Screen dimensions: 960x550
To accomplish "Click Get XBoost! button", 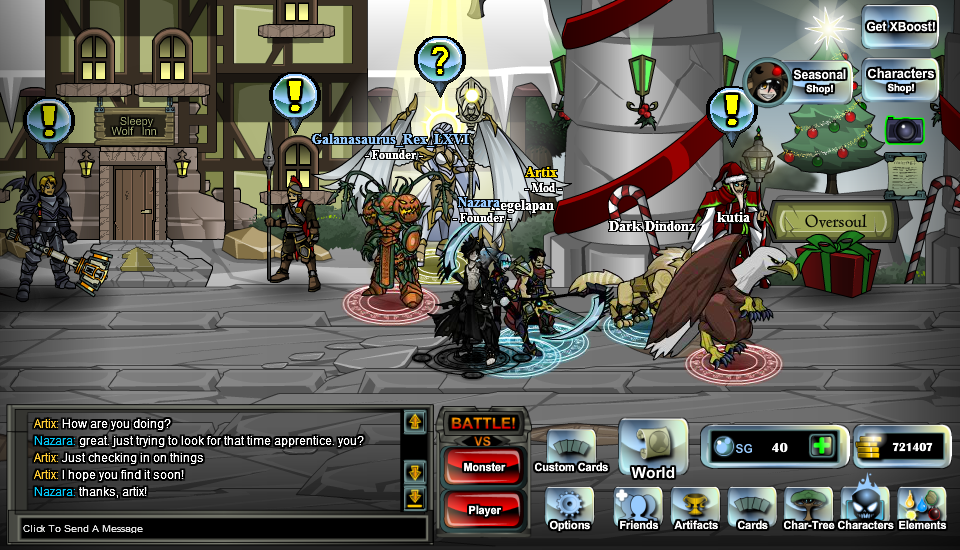I will pos(900,27).
